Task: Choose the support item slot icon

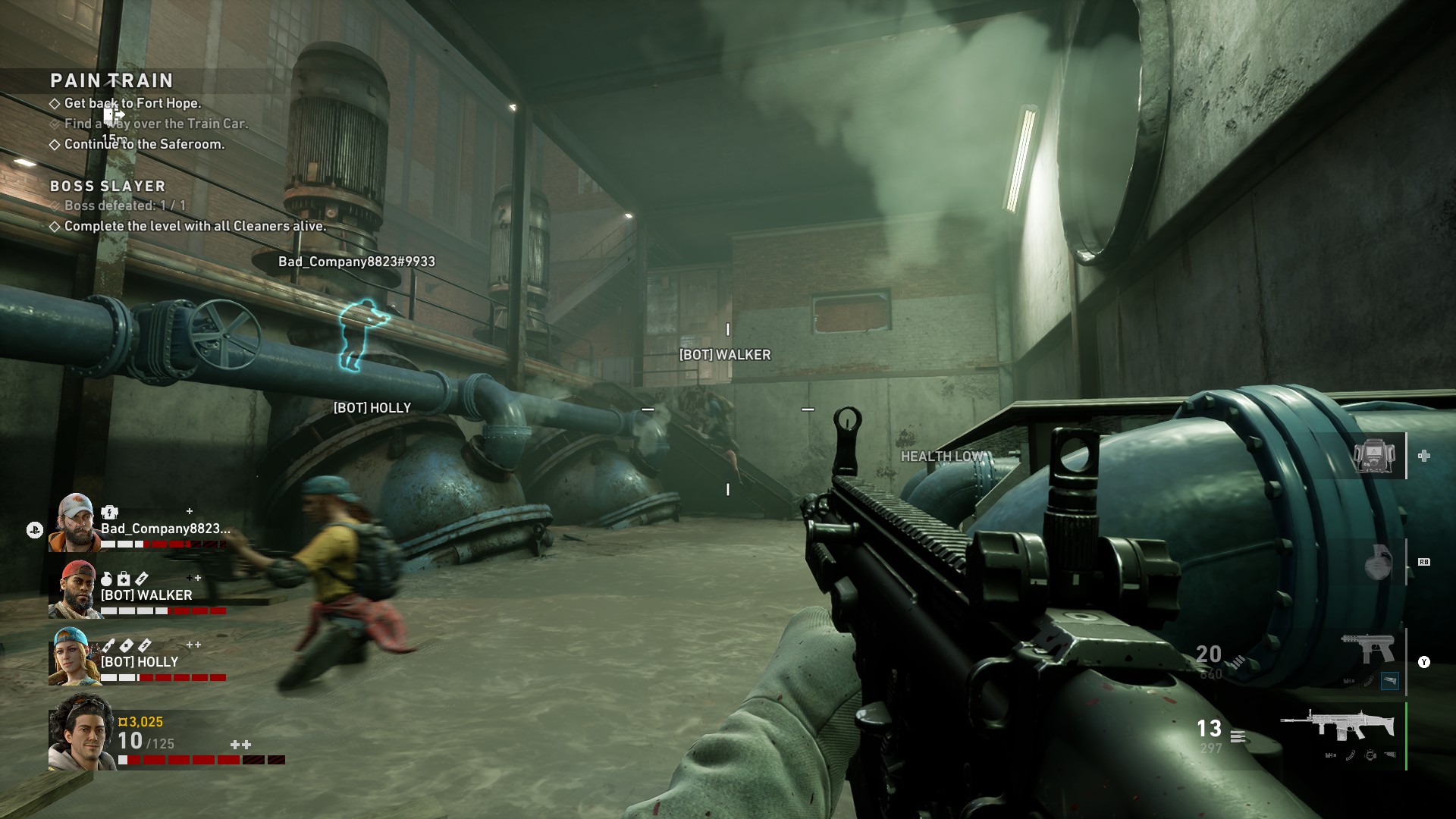Action: coord(1375,456)
